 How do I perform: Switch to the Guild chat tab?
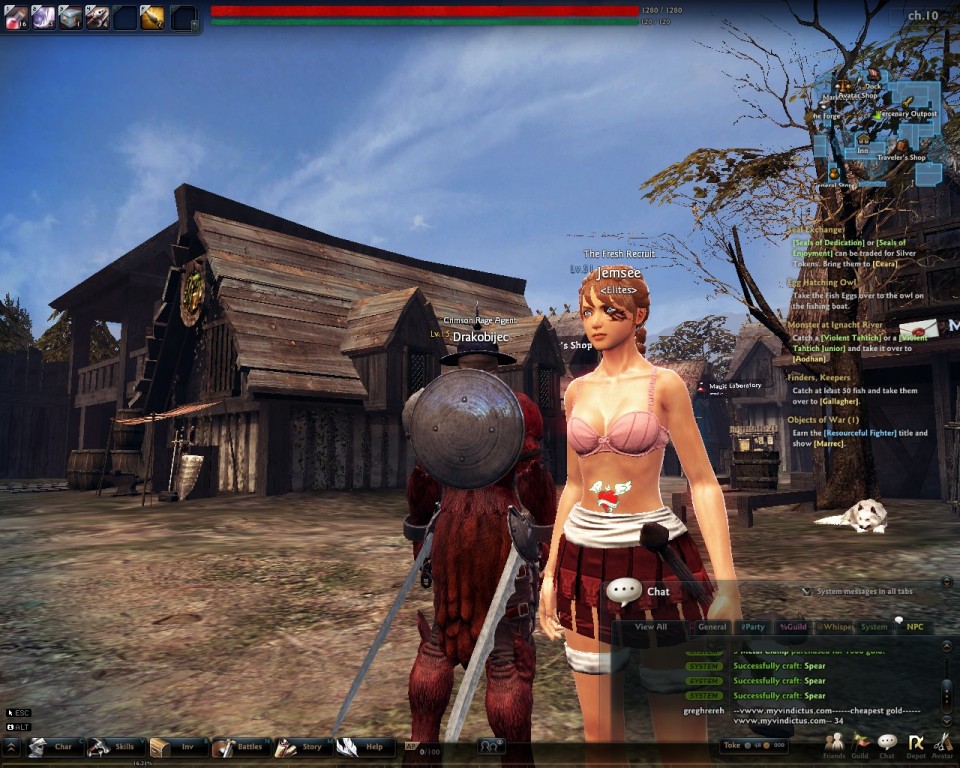(x=793, y=627)
